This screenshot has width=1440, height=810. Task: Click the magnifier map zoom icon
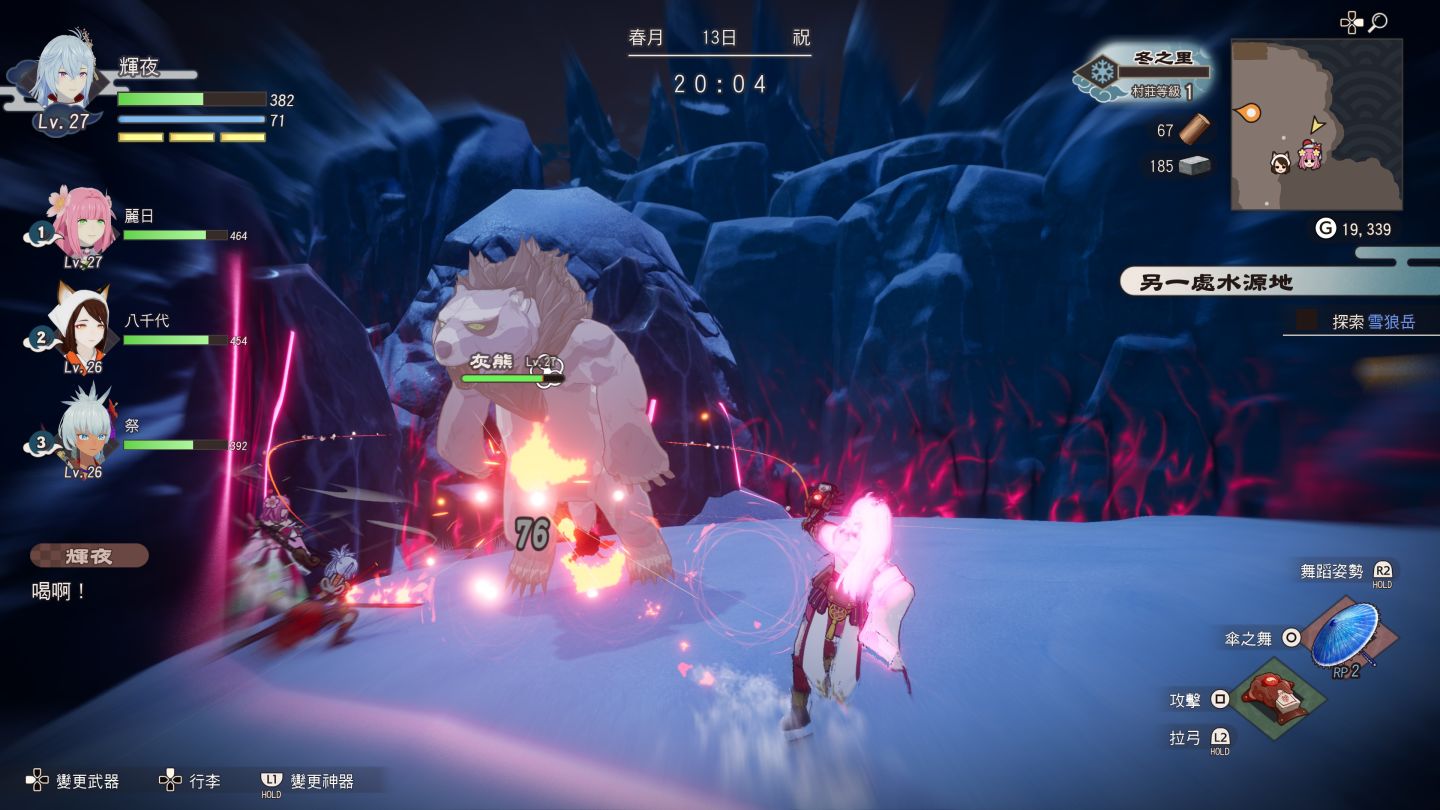pyautogui.click(x=1378, y=22)
